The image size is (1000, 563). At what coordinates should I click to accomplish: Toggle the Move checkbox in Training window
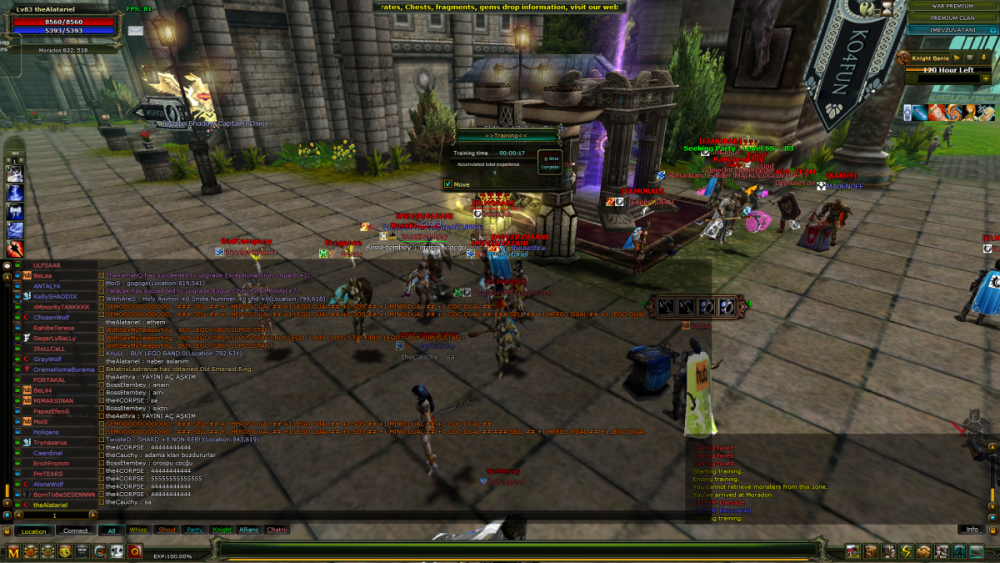[x=448, y=184]
